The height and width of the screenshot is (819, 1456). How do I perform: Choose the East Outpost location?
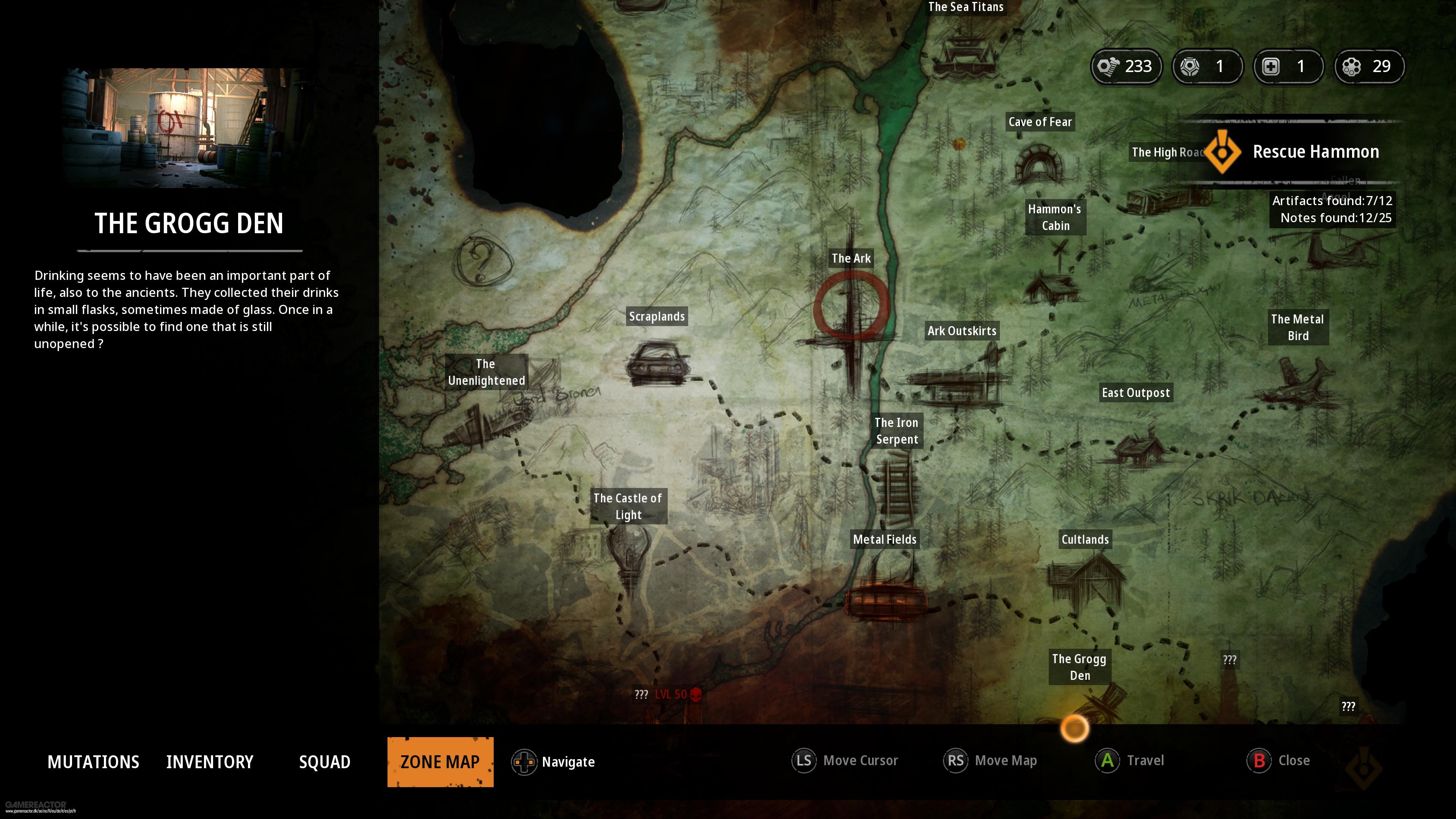(x=1136, y=393)
